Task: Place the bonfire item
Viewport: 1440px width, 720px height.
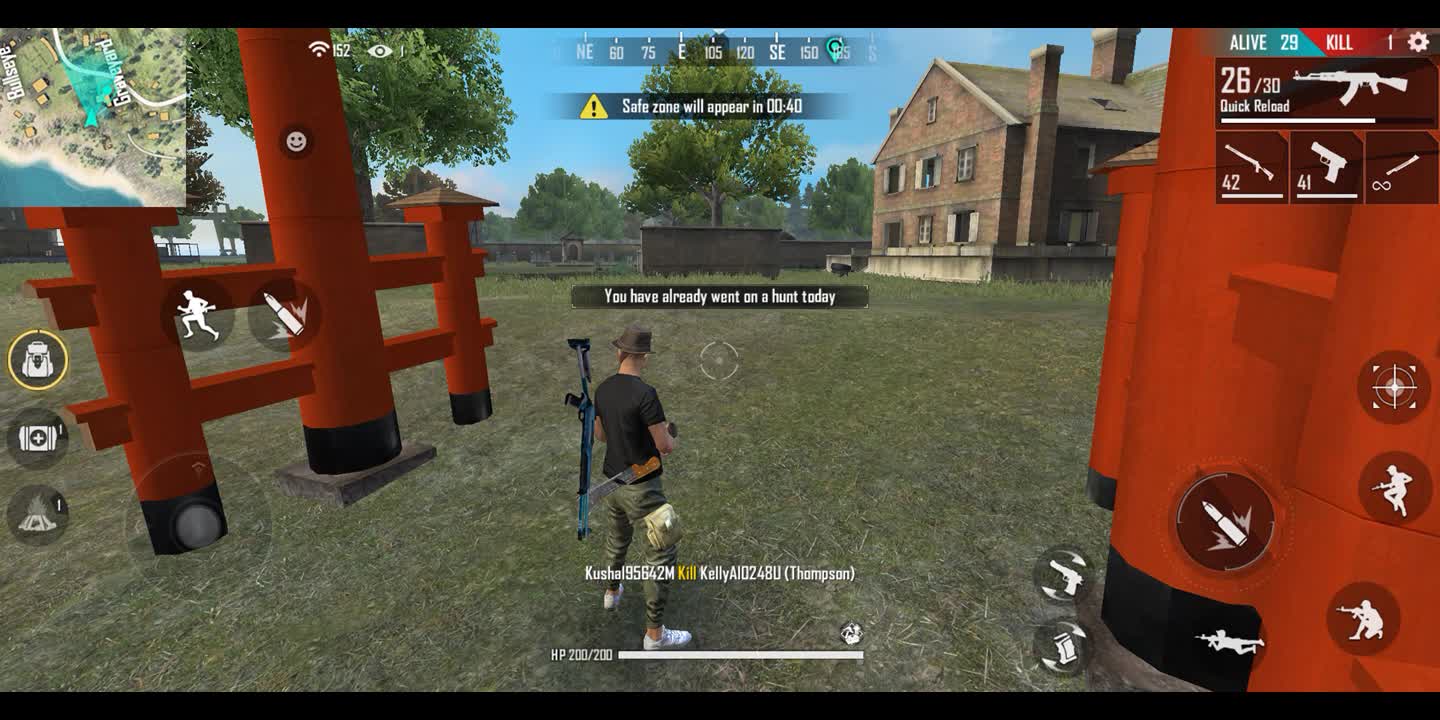Action: point(38,514)
